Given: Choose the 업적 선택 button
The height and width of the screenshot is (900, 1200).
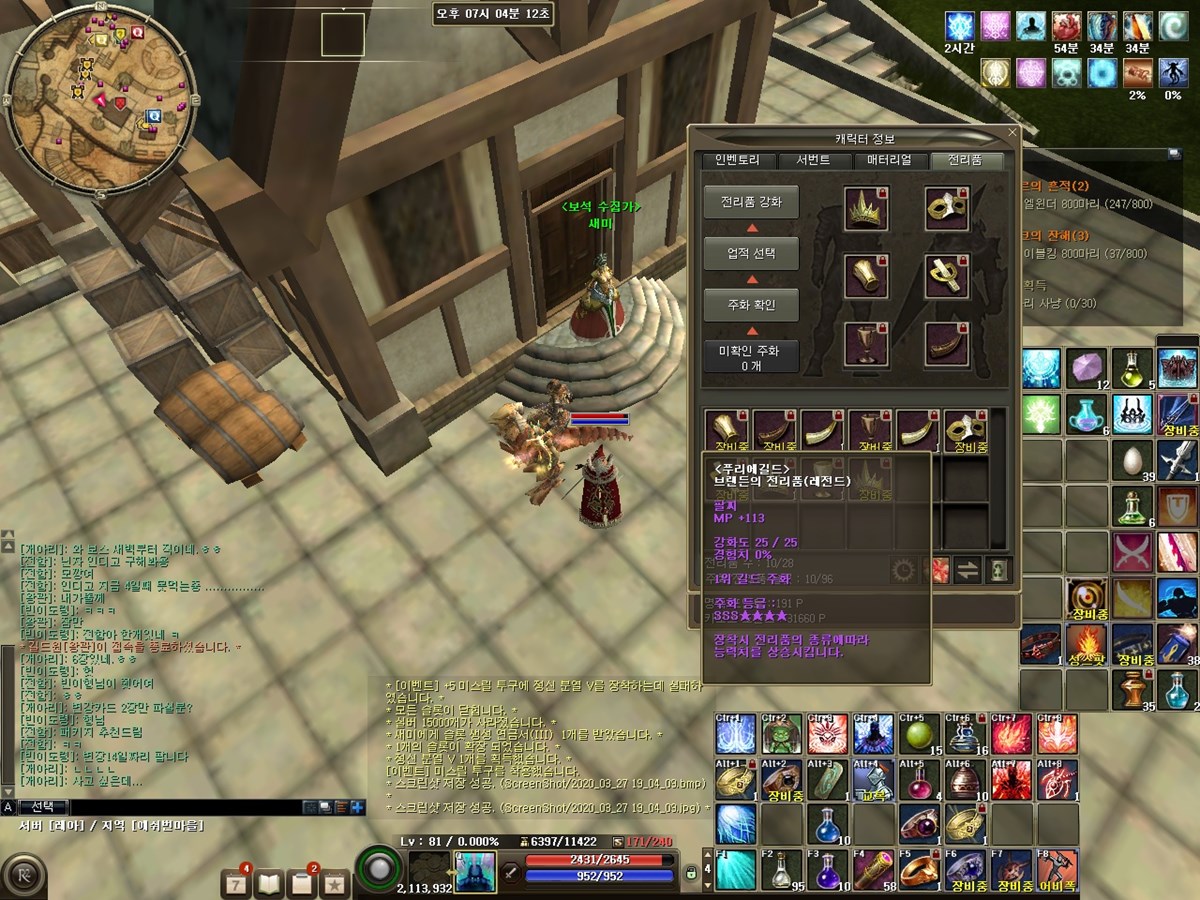Looking at the screenshot, I should click(x=751, y=254).
